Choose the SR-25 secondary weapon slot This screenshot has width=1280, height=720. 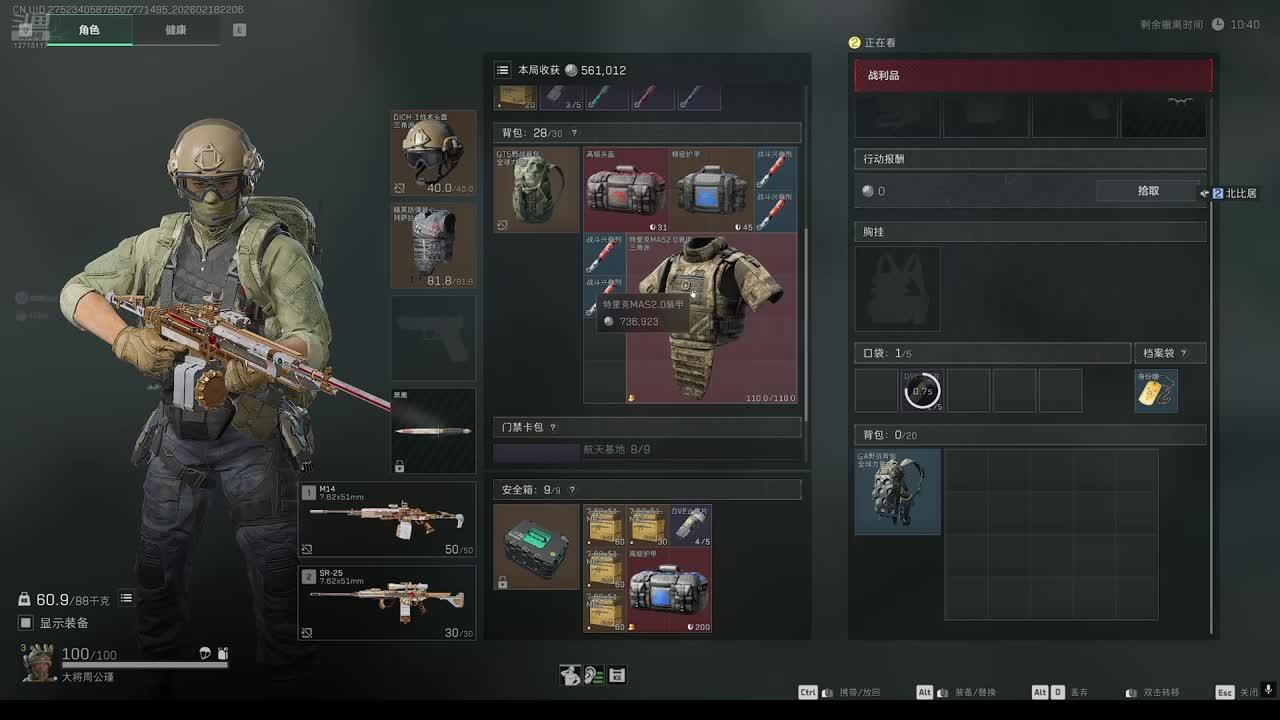(387, 603)
